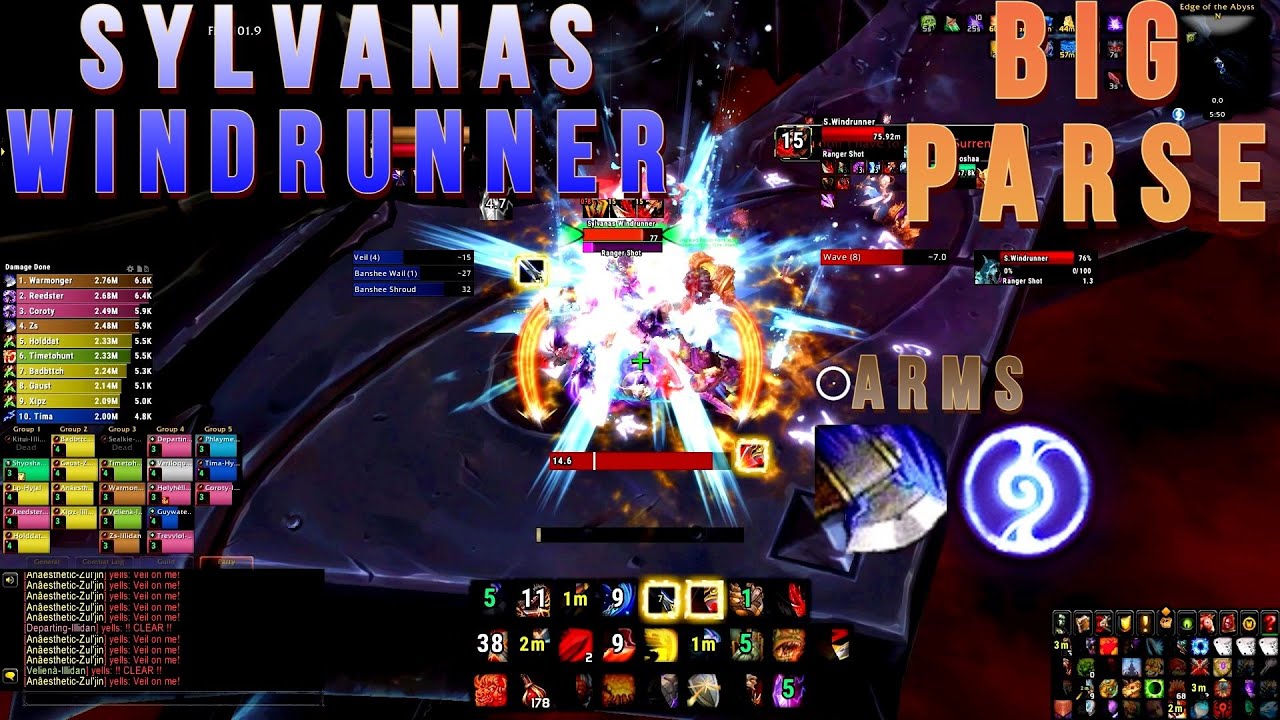Screen dimensions: 1280x720
Task: Use the healing potion icon showing 178 charges
Action: [534, 690]
